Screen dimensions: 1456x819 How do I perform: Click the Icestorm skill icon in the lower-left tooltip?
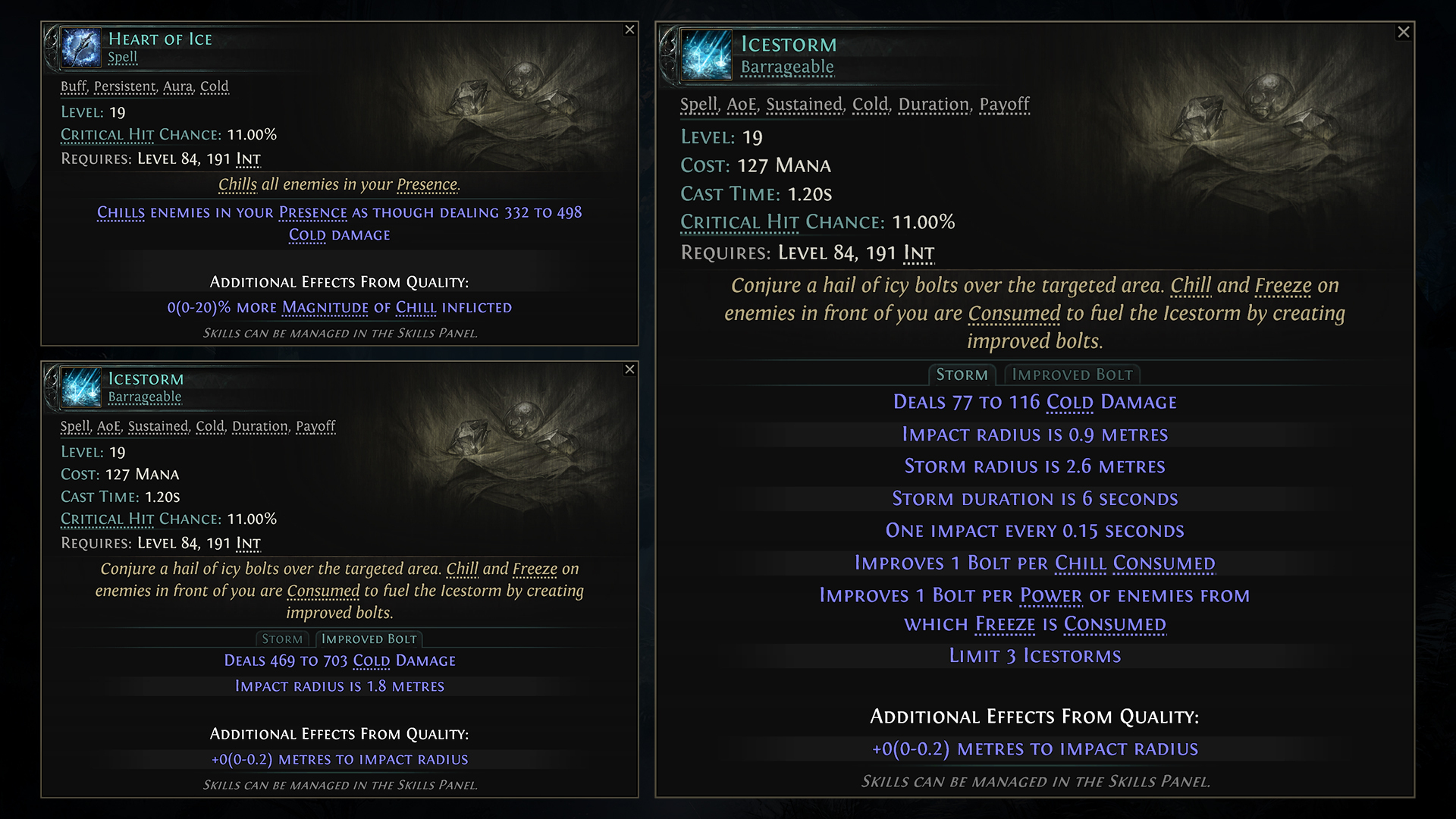point(80,388)
